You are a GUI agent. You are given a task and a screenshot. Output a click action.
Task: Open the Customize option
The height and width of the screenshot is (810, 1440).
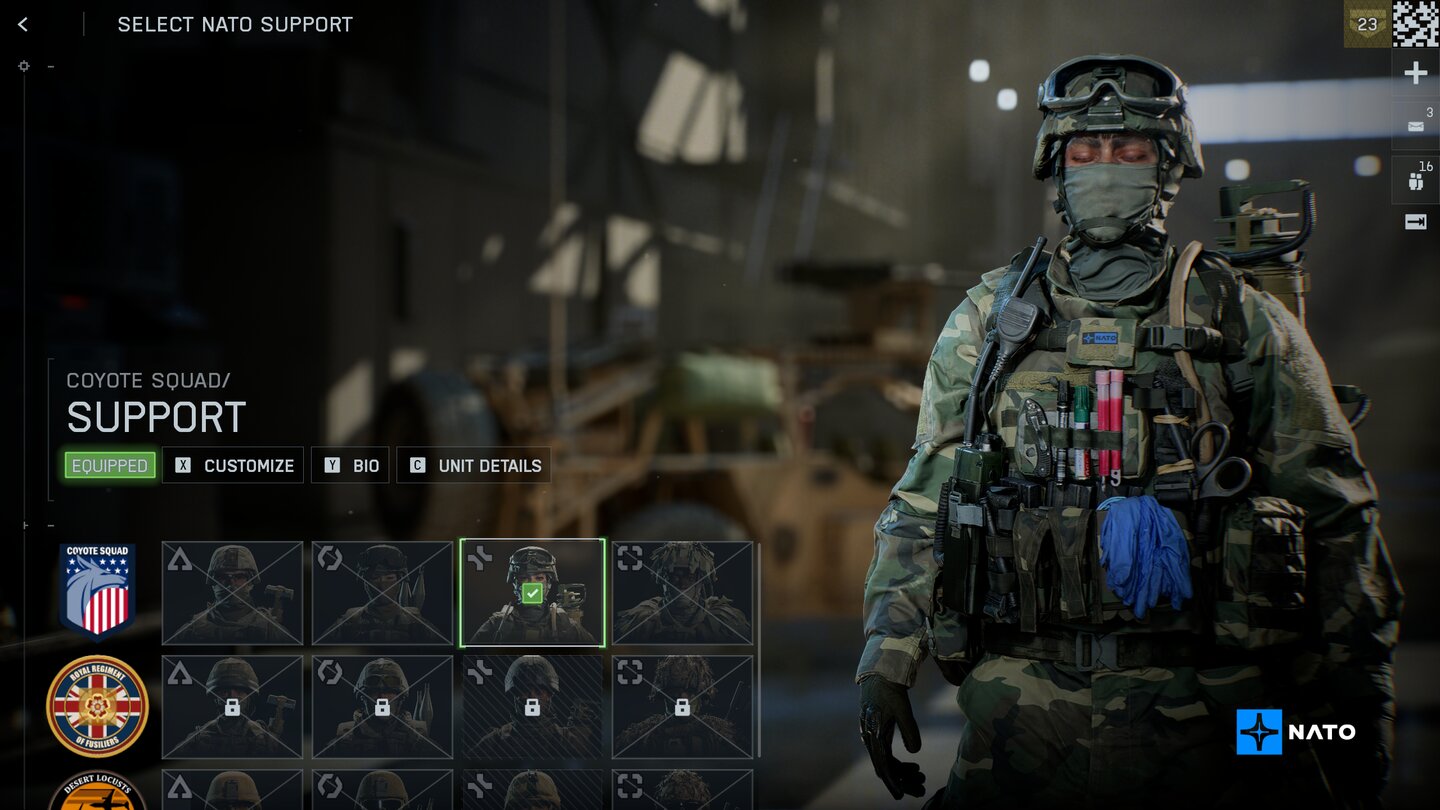[233, 465]
